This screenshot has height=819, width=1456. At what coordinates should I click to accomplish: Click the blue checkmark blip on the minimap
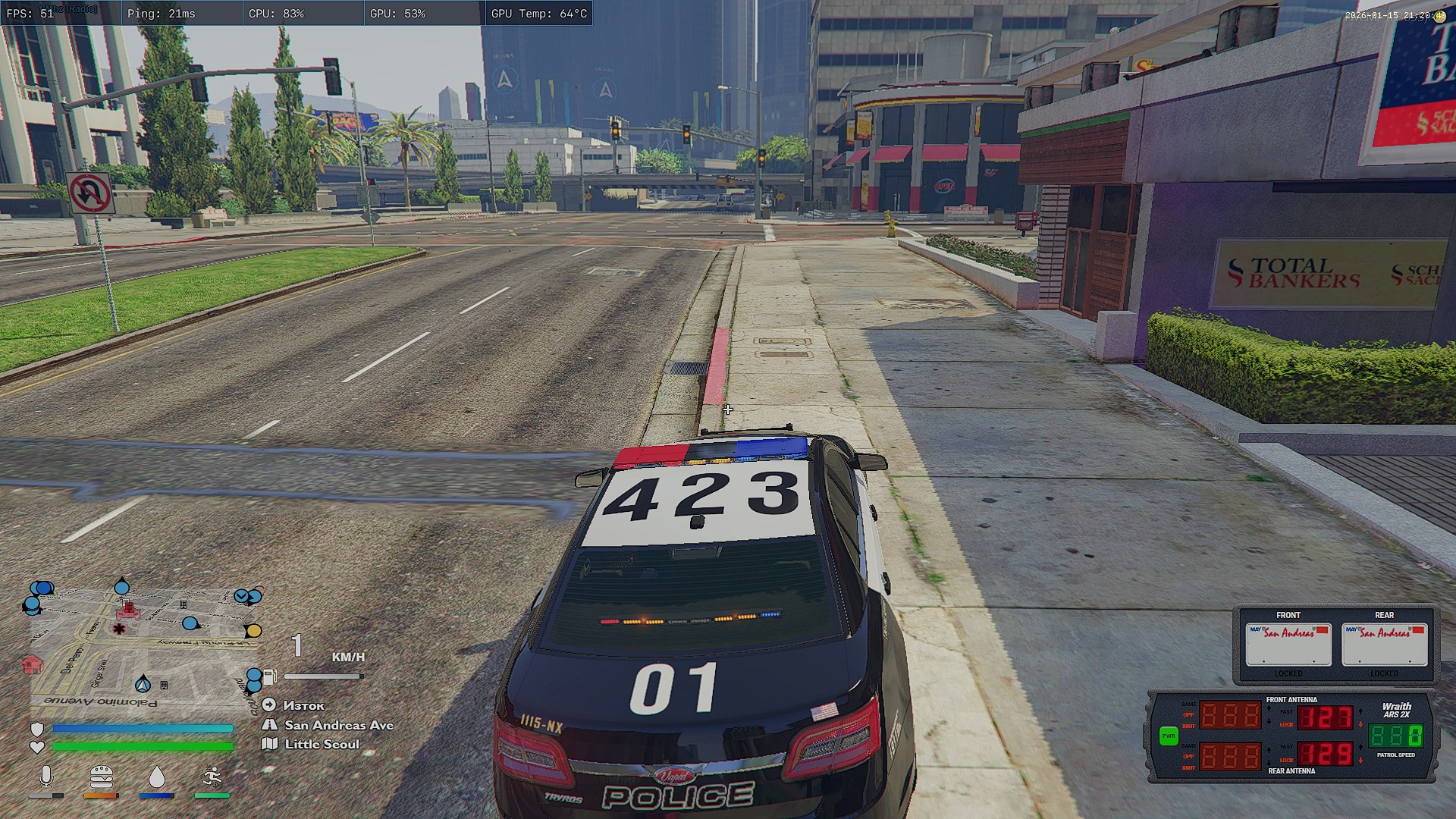(242, 596)
